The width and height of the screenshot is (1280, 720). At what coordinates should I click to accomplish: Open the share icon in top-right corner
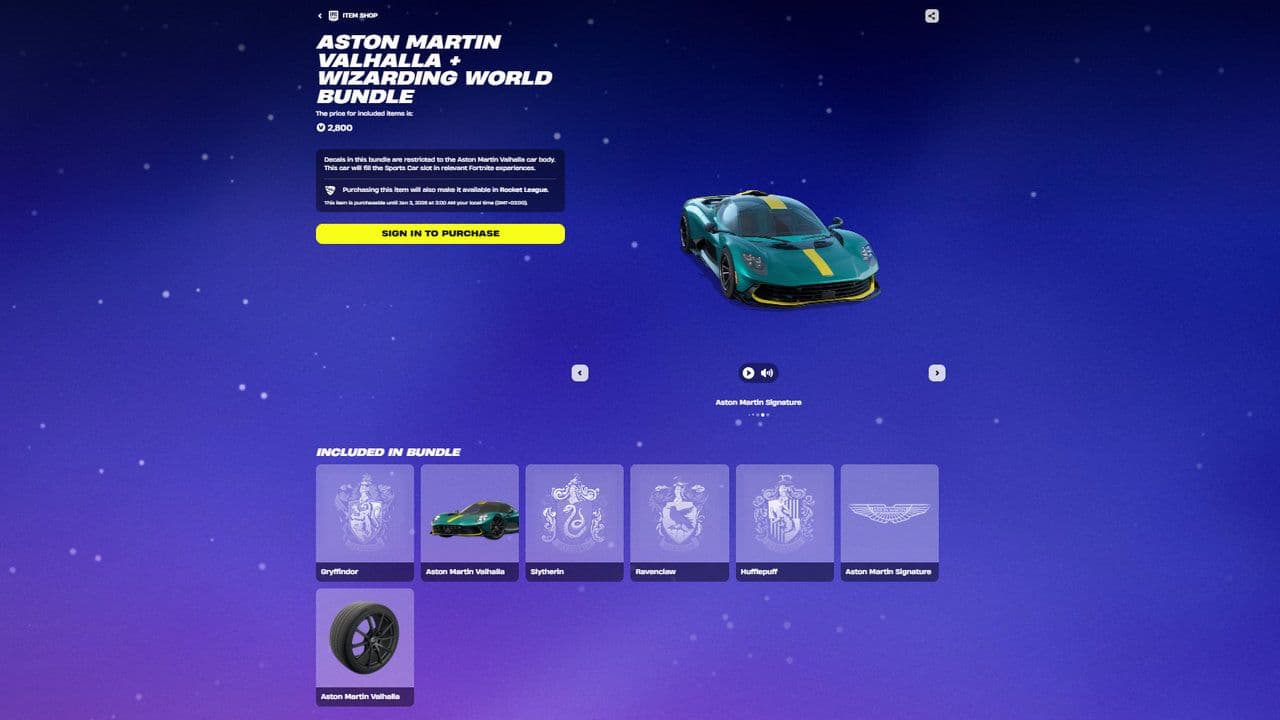[x=930, y=16]
